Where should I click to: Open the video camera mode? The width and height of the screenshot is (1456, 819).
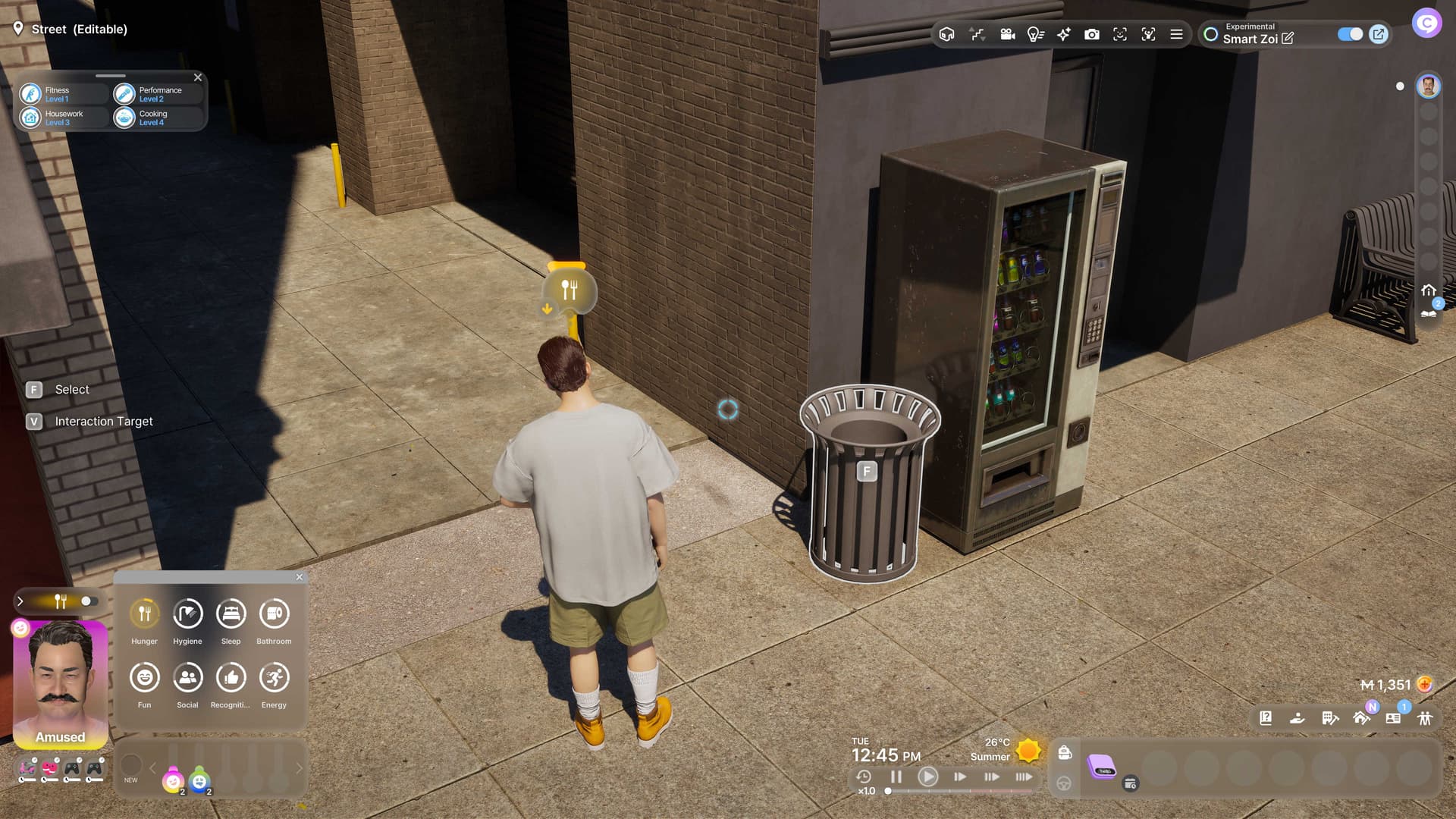click(1007, 34)
